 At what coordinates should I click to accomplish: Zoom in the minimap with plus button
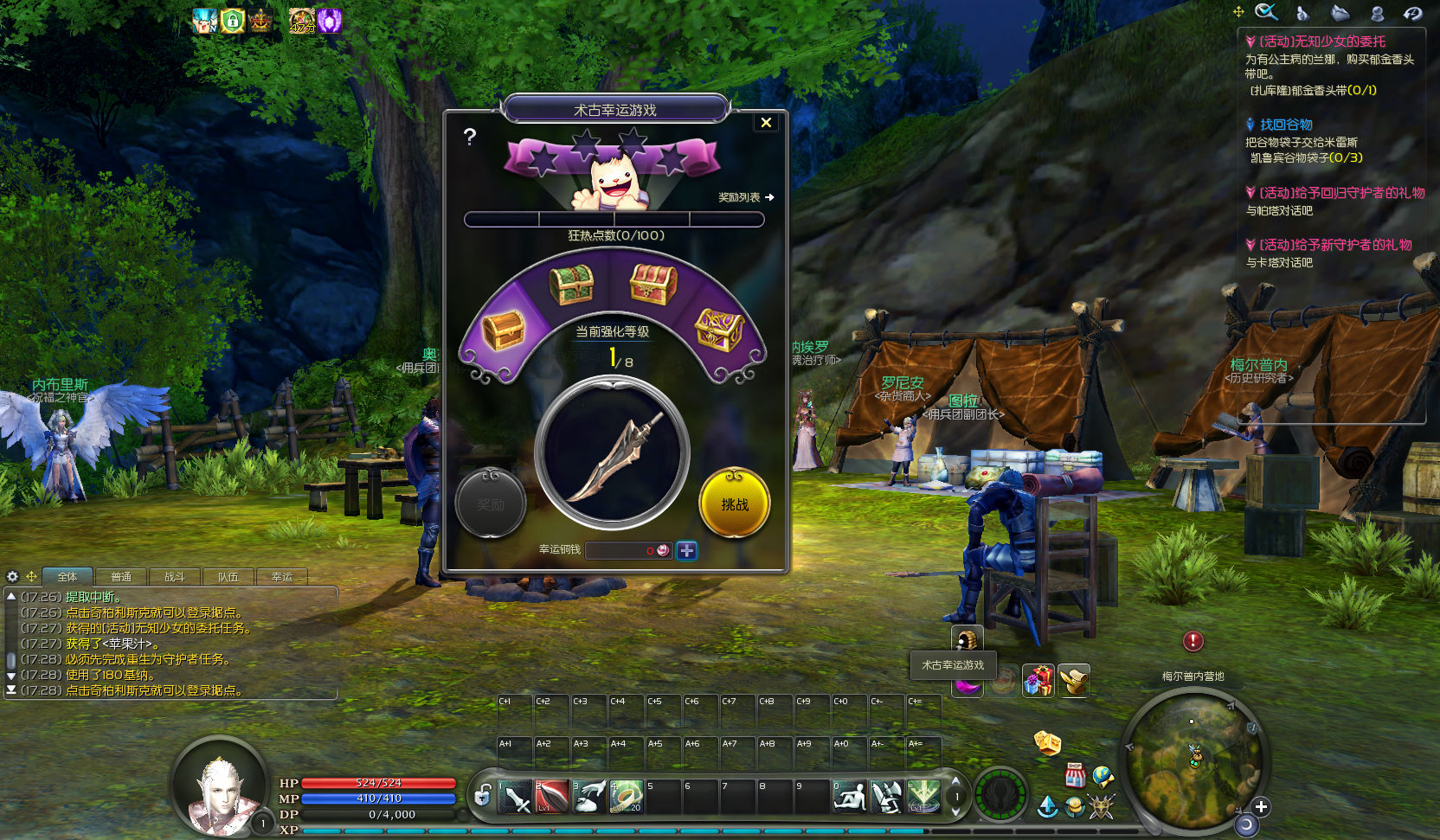point(1261,806)
